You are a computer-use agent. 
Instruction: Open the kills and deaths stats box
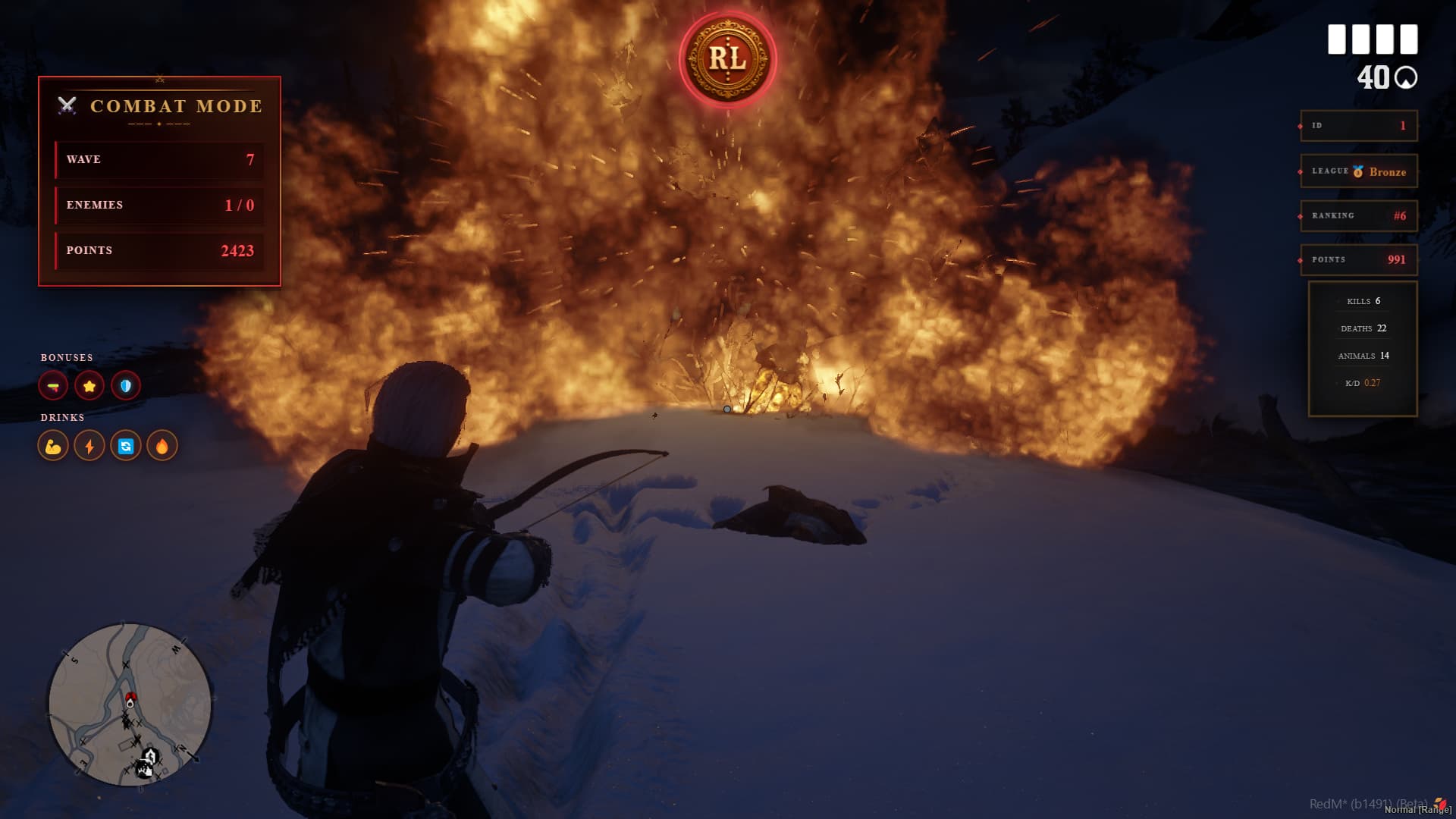coord(1363,349)
